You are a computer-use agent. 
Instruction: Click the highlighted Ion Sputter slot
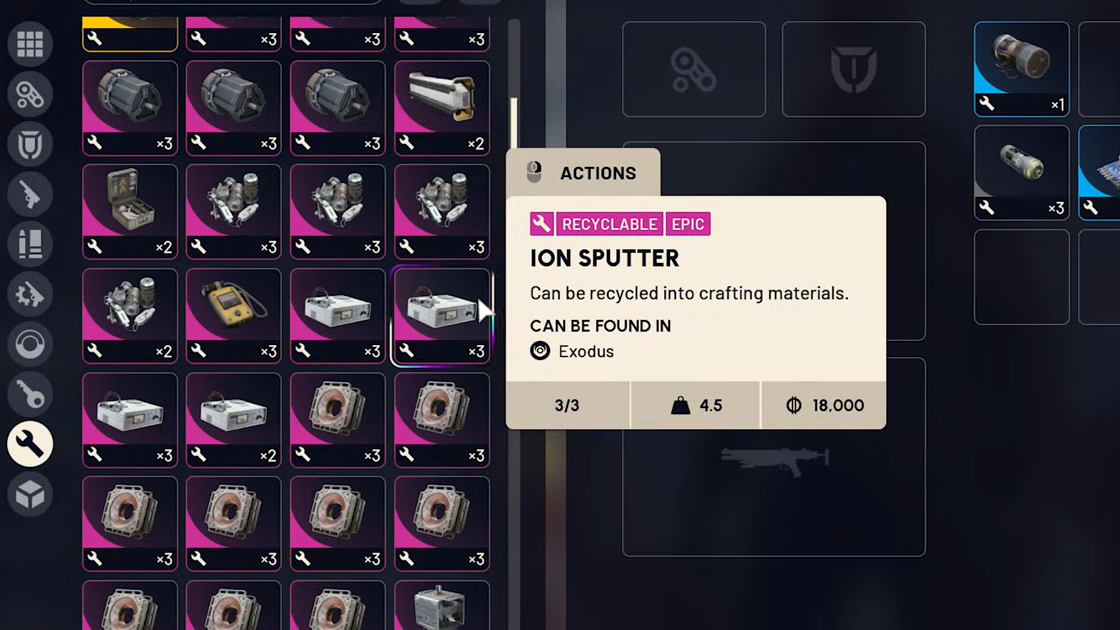tap(441, 315)
